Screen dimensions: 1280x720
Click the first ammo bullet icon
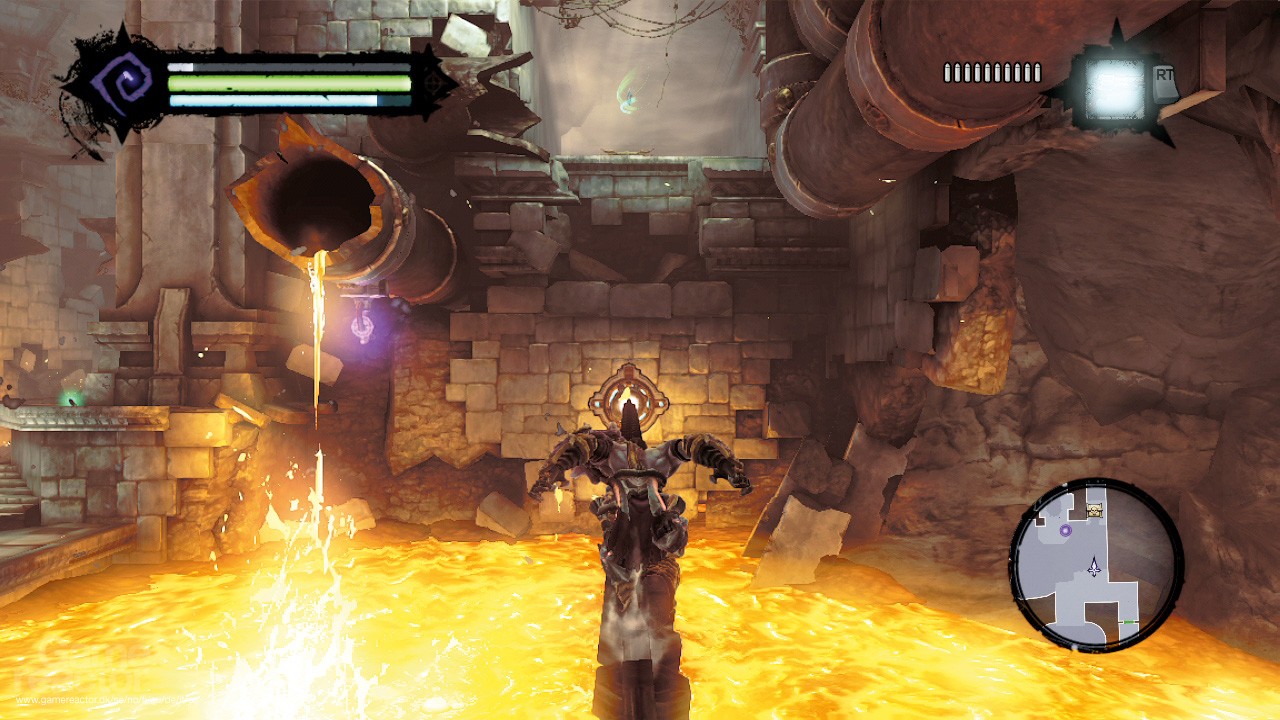click(948, 72)
